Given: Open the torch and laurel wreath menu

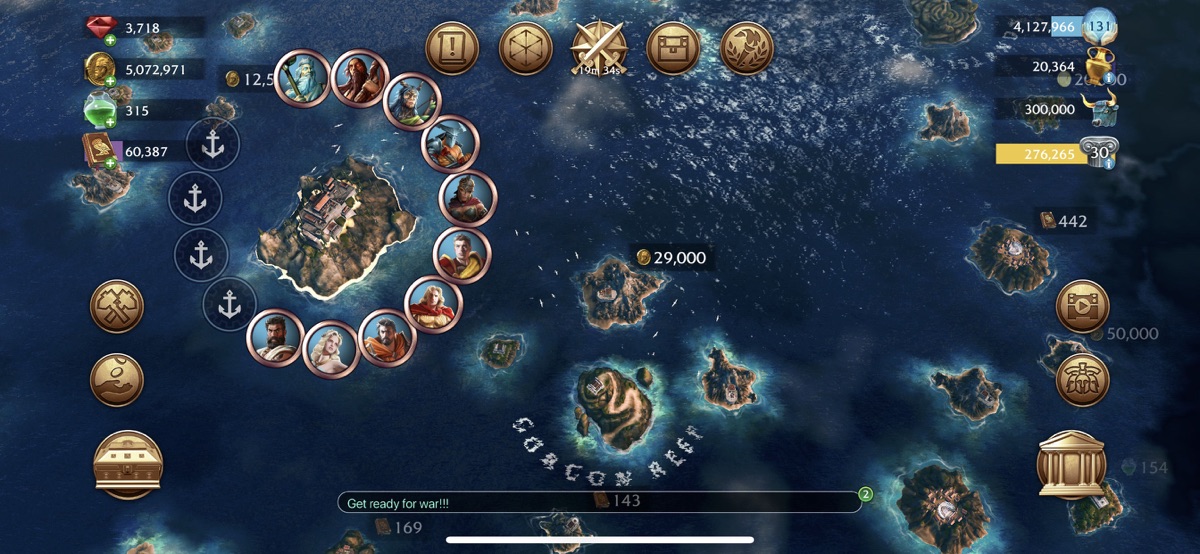Looking at the screenshot, I should pyautogui.click(x=746, y=48).
